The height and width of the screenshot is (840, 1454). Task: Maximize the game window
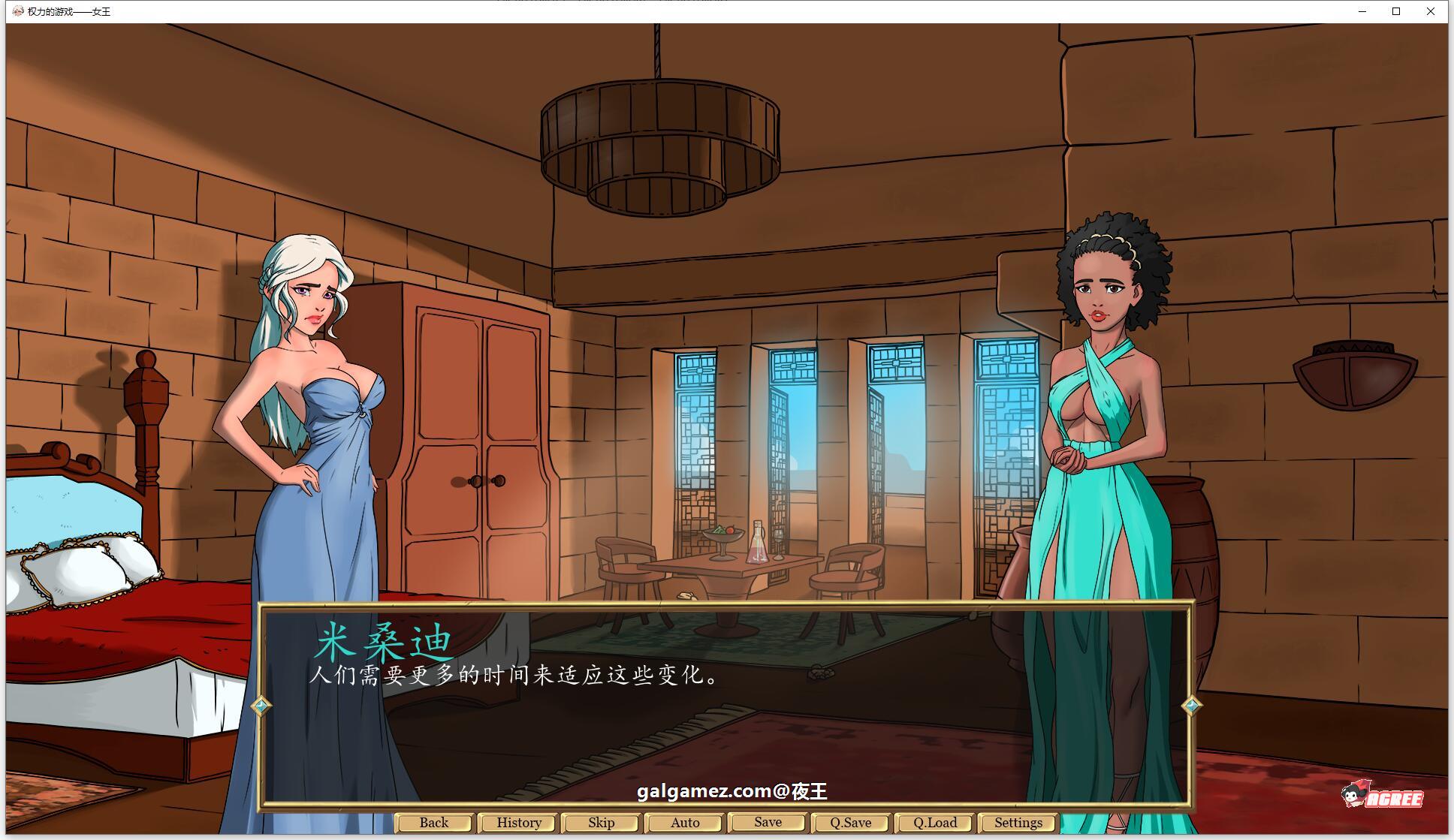pyautogui.click(x=1396, y=11)
